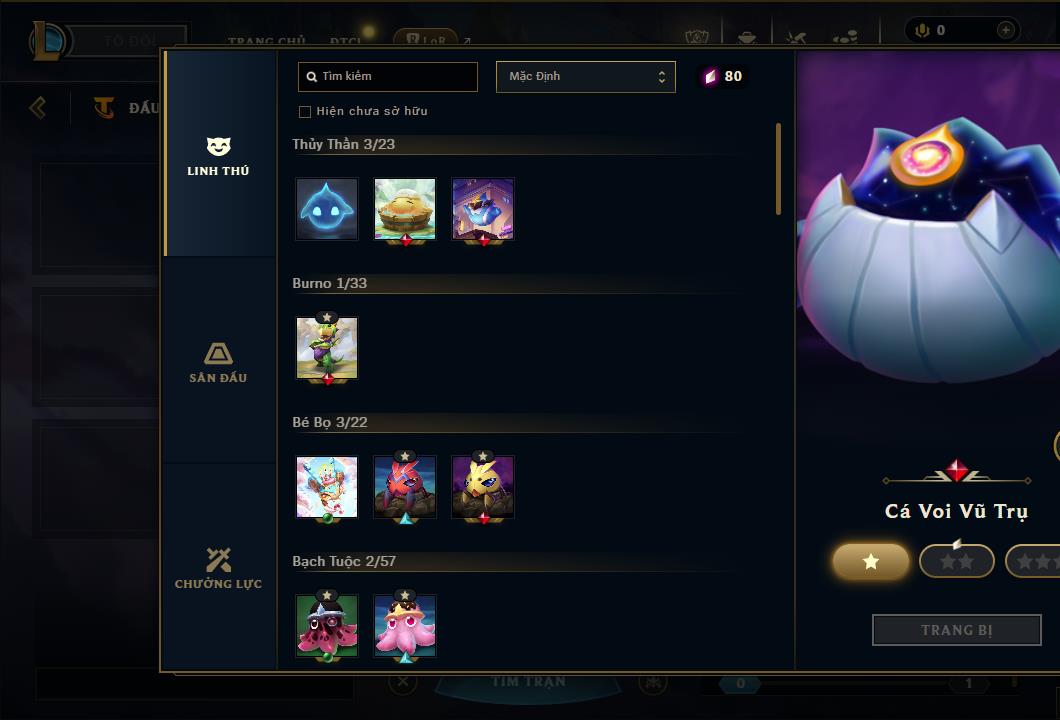Image resolution: width=1060 pixels, height=720 pixels.
Task: Select the red and blue Bé Bọ
Action: point(405,487)
